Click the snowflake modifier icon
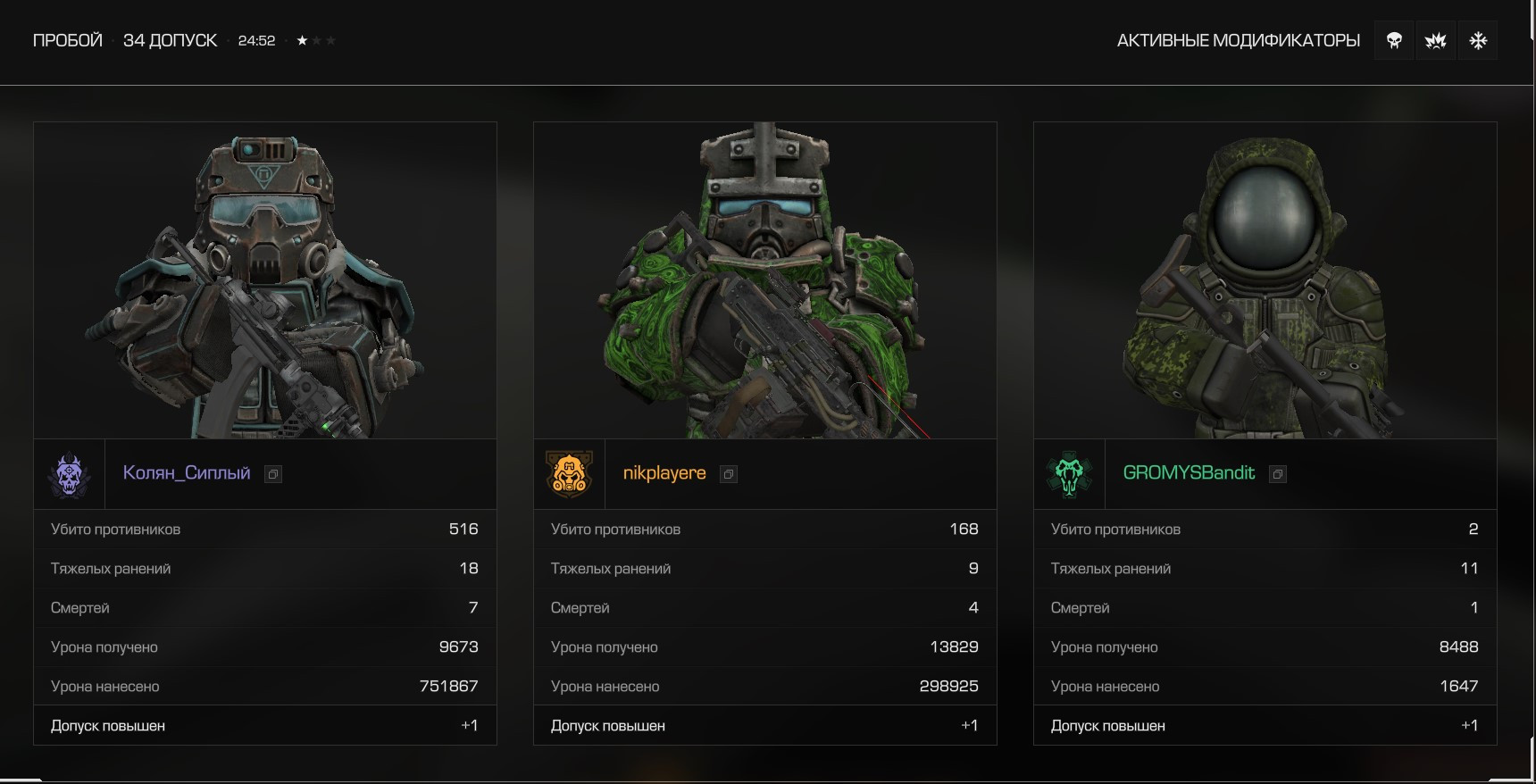This screenshot has width=1536, height=784. pyautogui.click(x=1478, y=40)
